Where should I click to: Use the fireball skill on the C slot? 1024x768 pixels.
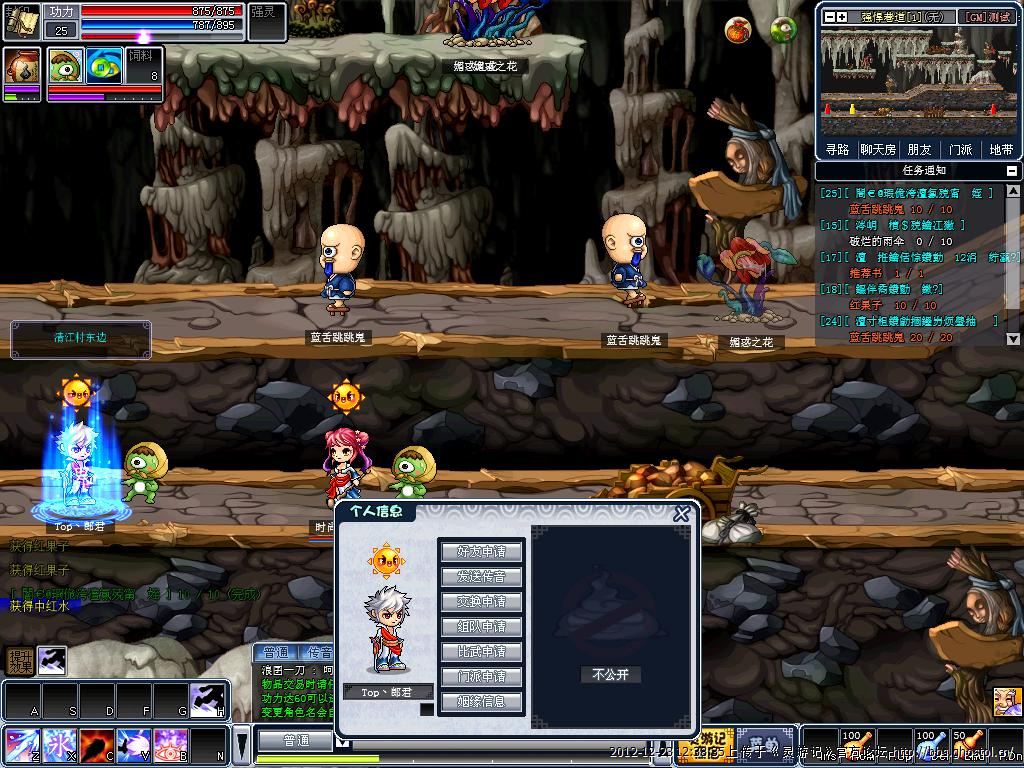(x=95, y=745)
